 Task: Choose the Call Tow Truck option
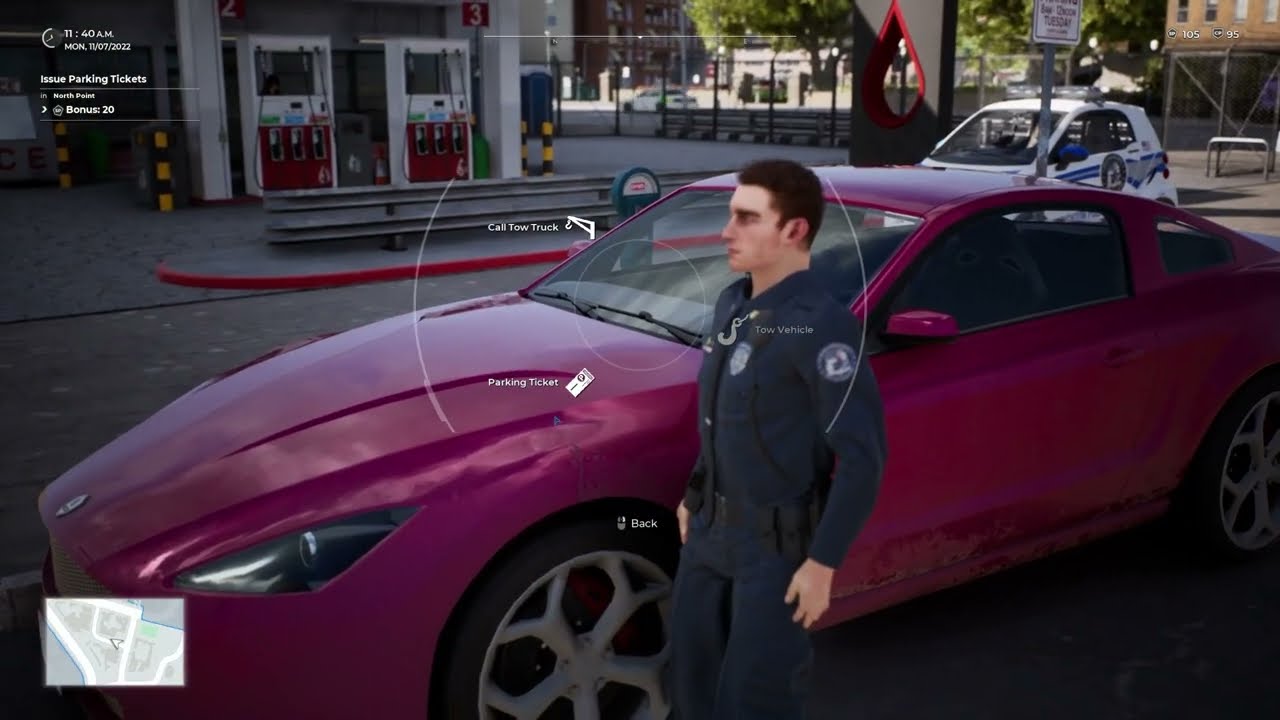[579, 227]
